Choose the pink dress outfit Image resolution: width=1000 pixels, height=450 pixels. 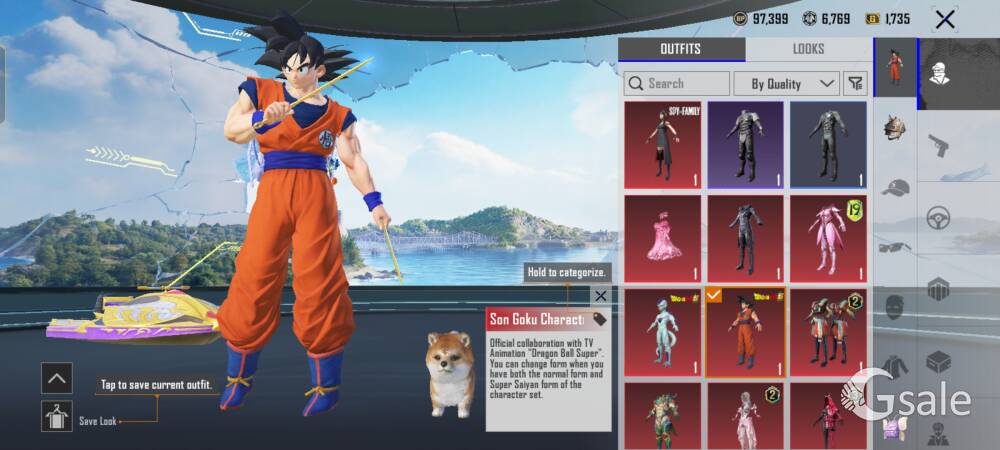point(661,238)
